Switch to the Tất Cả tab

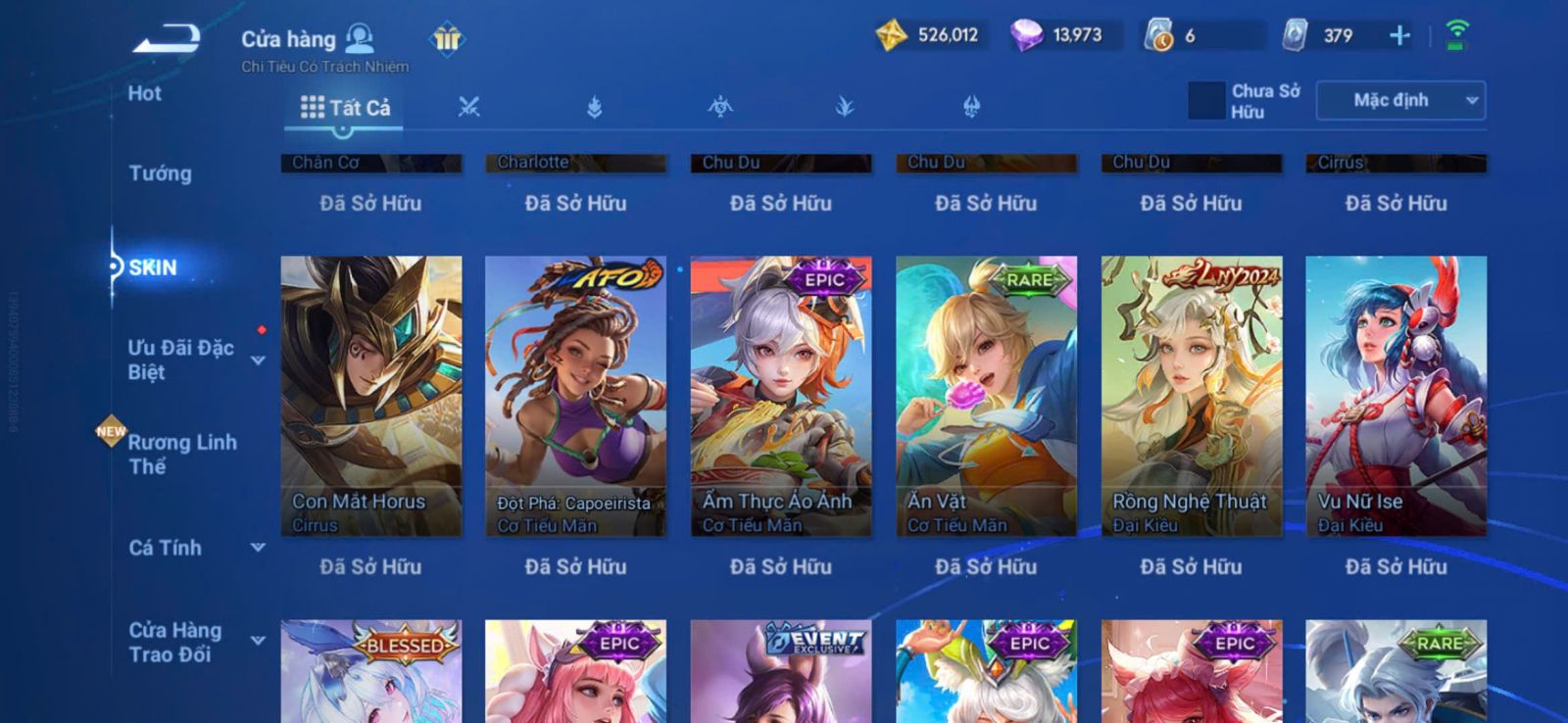coord(345,108)
